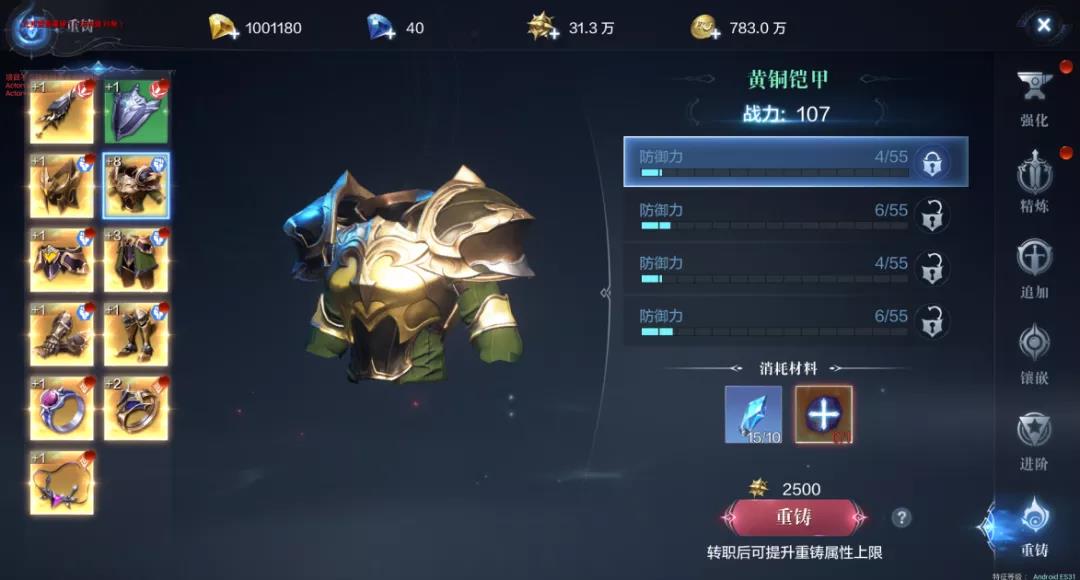Select the weapon equipment slot
Image resolution: width=1080 pixels, height=580 pixels.
pos(61,111)
